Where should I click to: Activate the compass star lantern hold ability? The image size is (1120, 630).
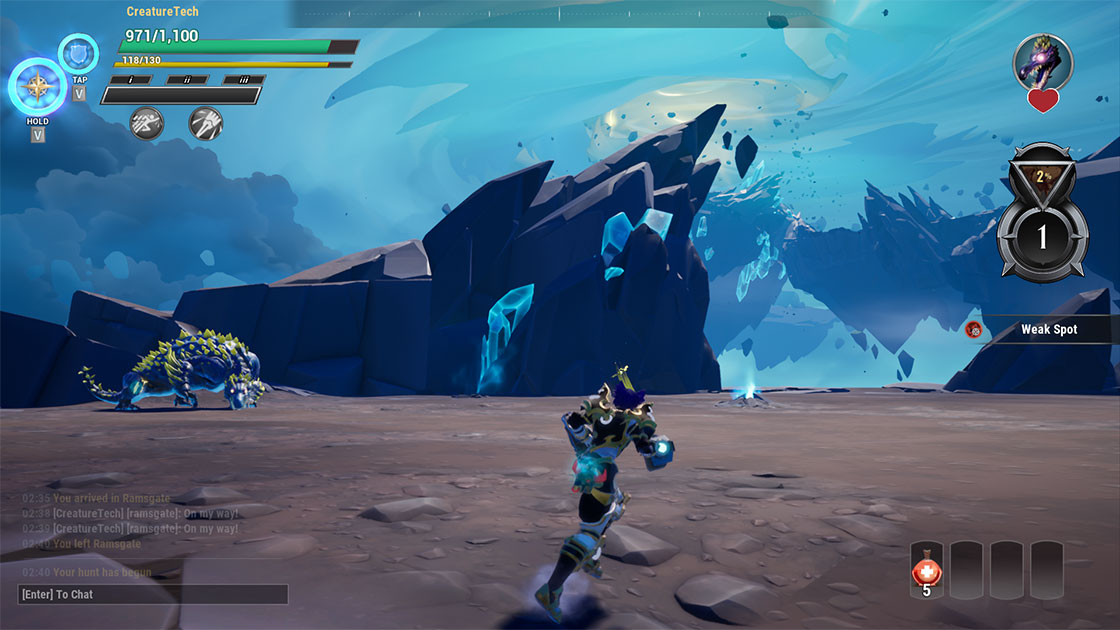coord(38,86)
